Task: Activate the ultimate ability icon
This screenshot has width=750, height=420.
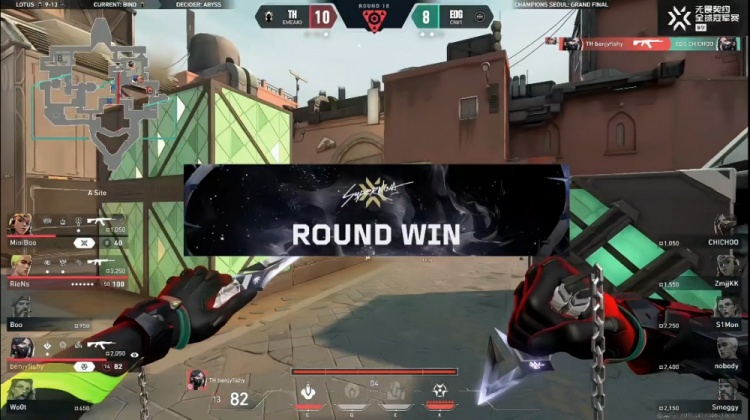Action: pyautogui.click(x=439, y=390)
